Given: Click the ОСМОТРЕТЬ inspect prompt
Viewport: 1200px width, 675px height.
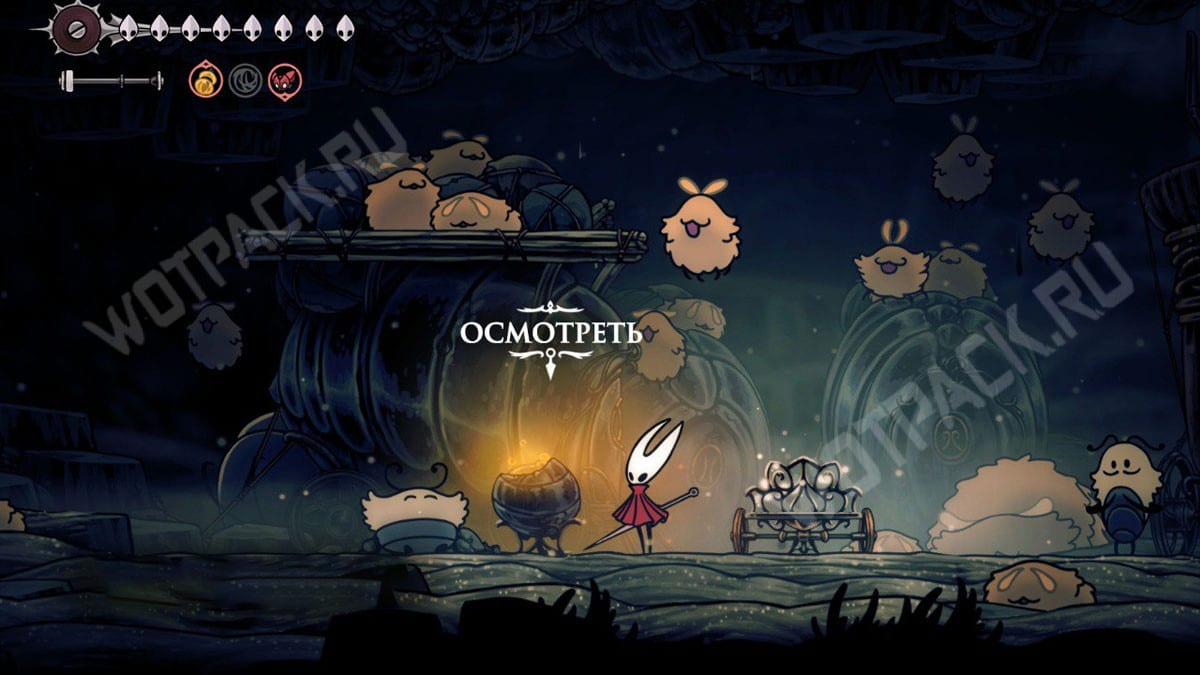Looking at the screenshot, I should [x=550, y=333].
